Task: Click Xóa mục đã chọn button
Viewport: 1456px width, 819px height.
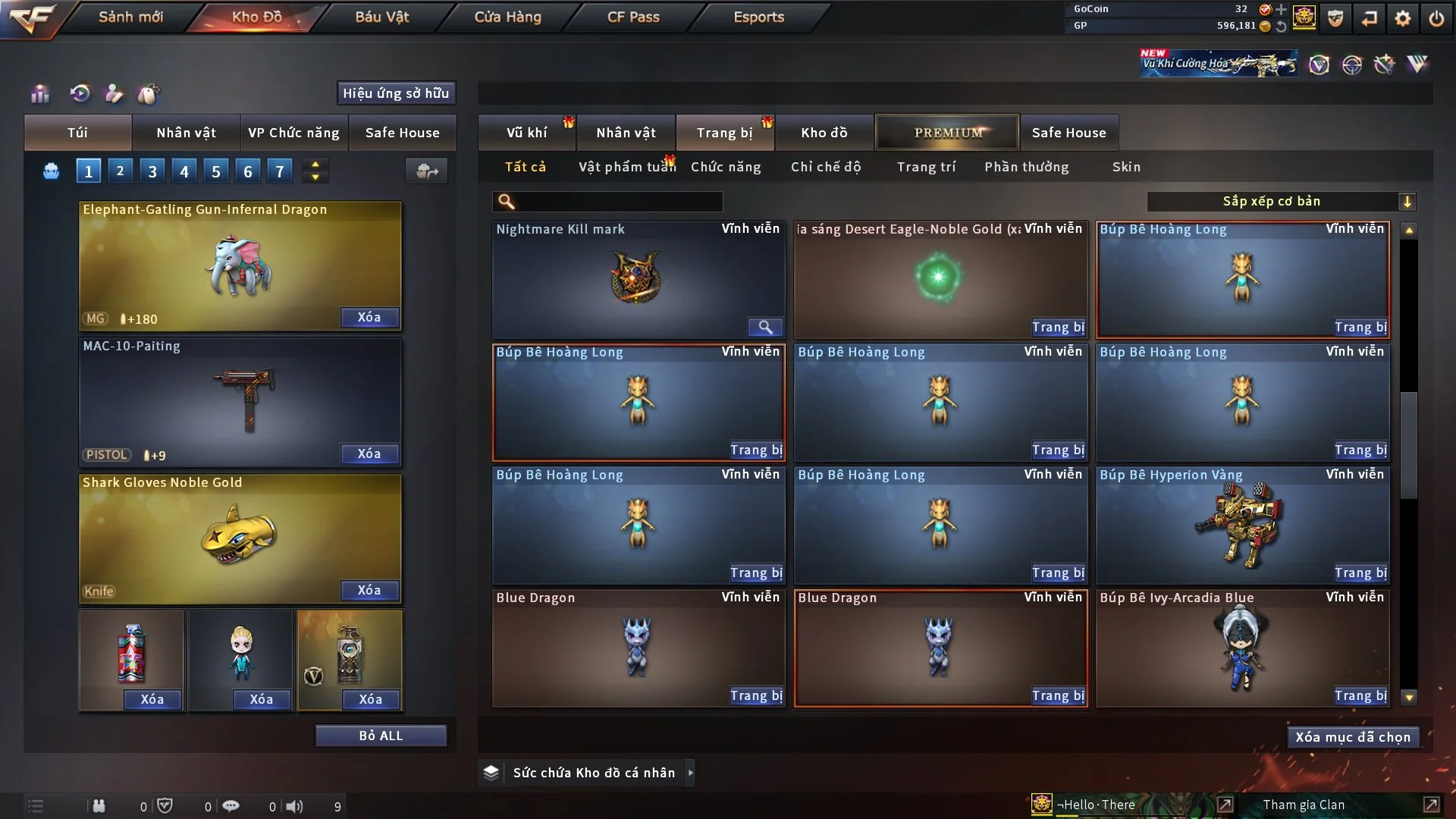Action: 1353,737
